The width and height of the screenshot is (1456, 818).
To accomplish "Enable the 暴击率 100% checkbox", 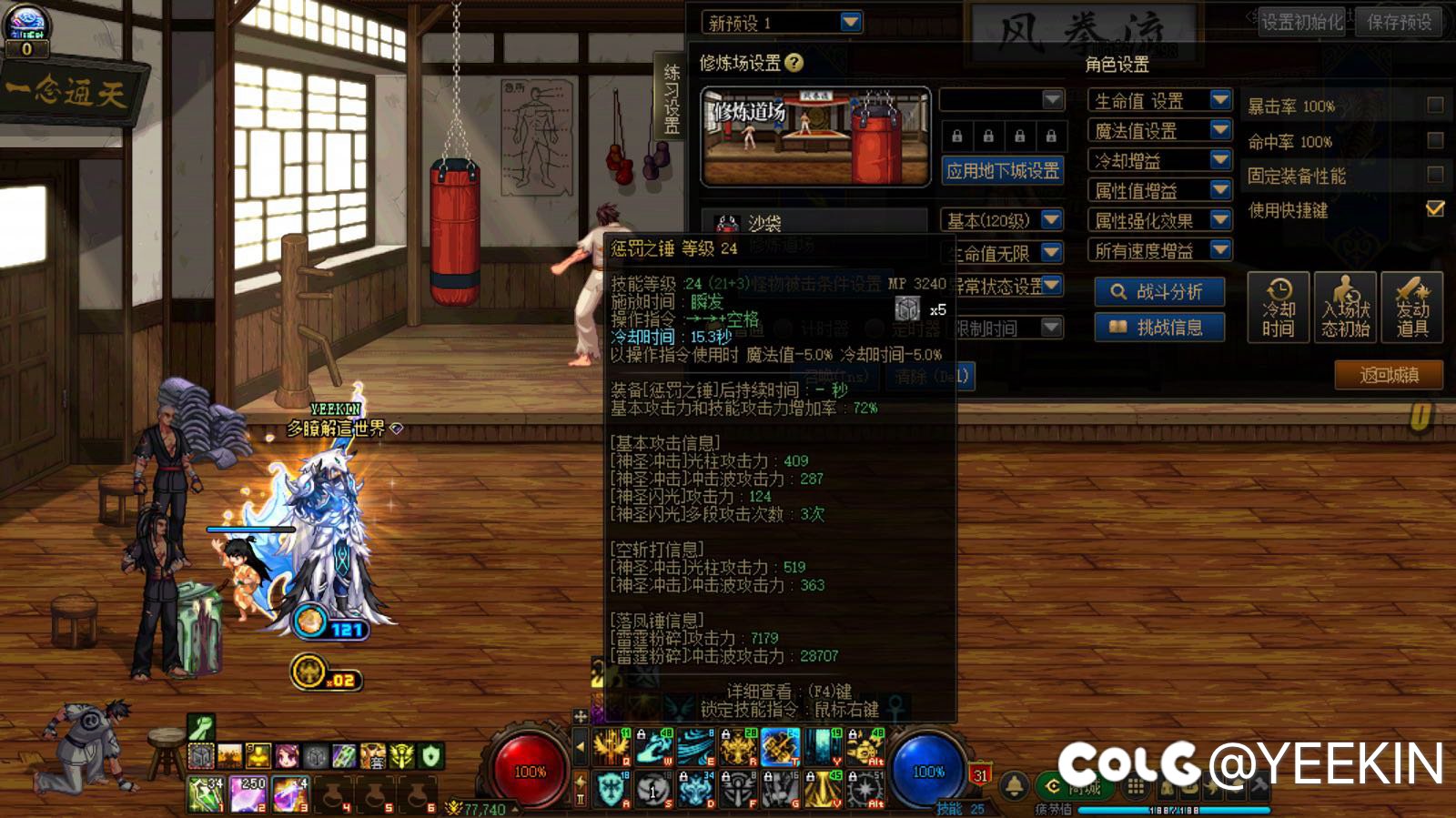I will pyautogui.click(x=1435, y=104).
